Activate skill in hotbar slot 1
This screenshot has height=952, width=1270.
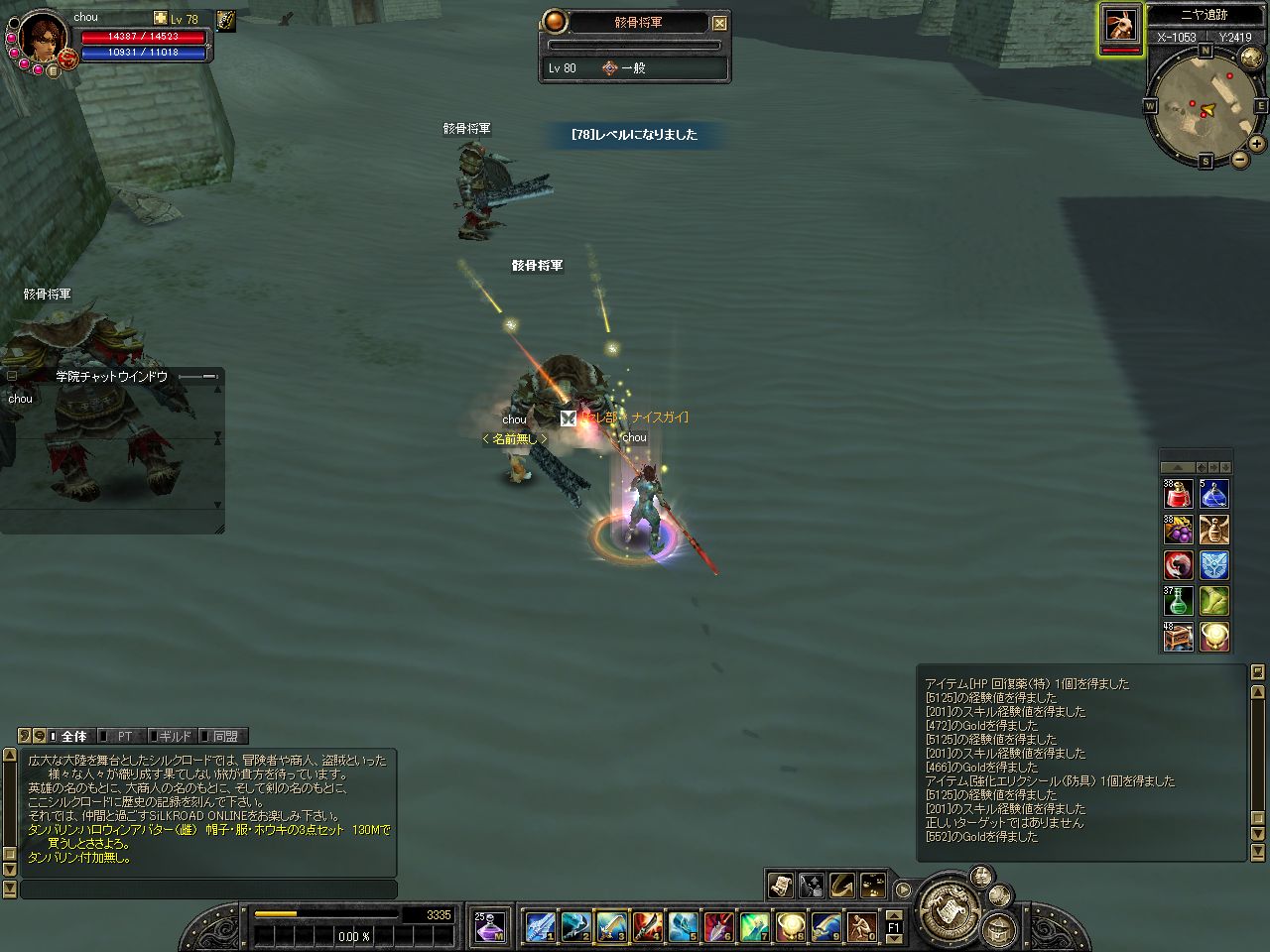coord(540,926)
